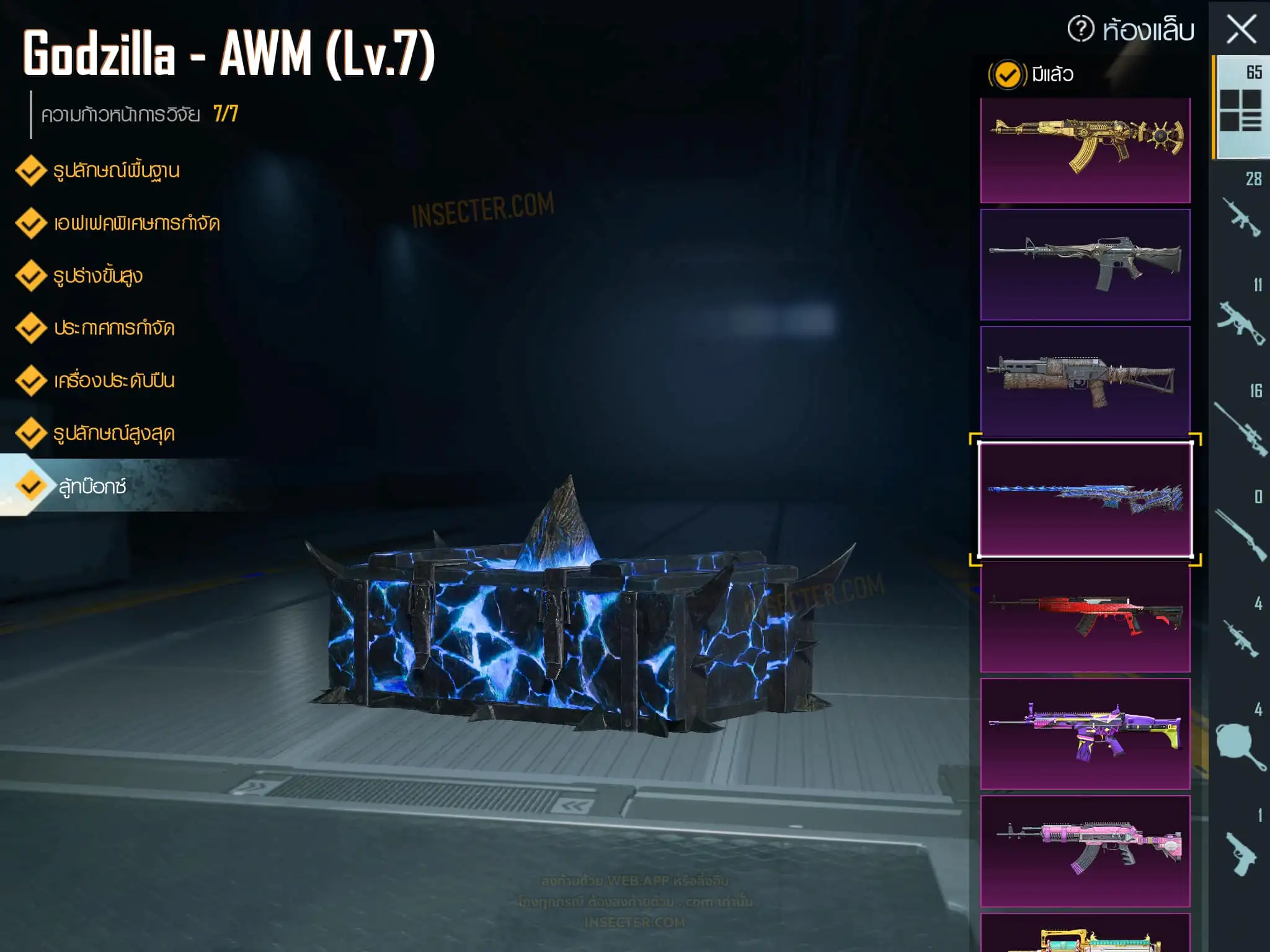Select the purple SCAR-L skin thumbnail
The image size is (1270, 952).
tap(1085, 733)
